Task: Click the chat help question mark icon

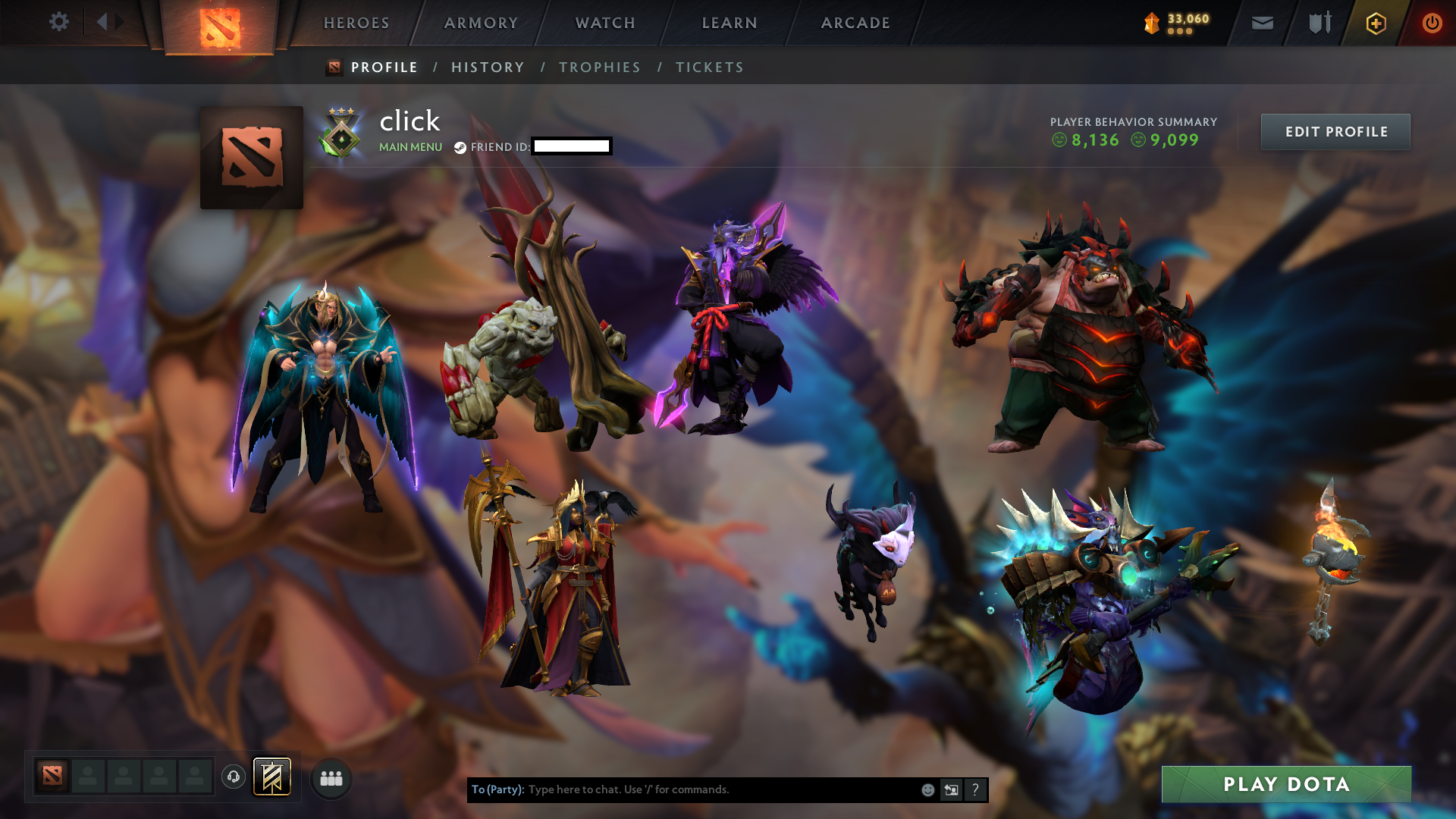Action: click(x=975, y=789)
